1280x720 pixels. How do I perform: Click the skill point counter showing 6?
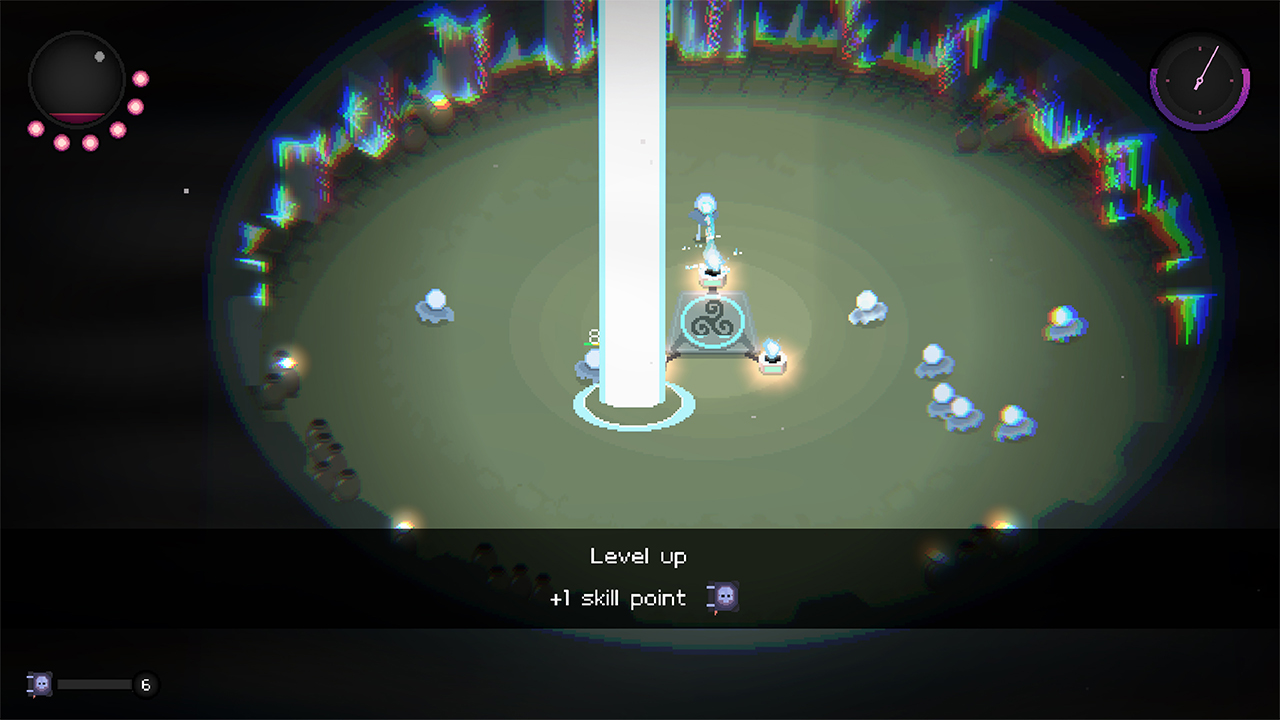[x=144, y=686]
